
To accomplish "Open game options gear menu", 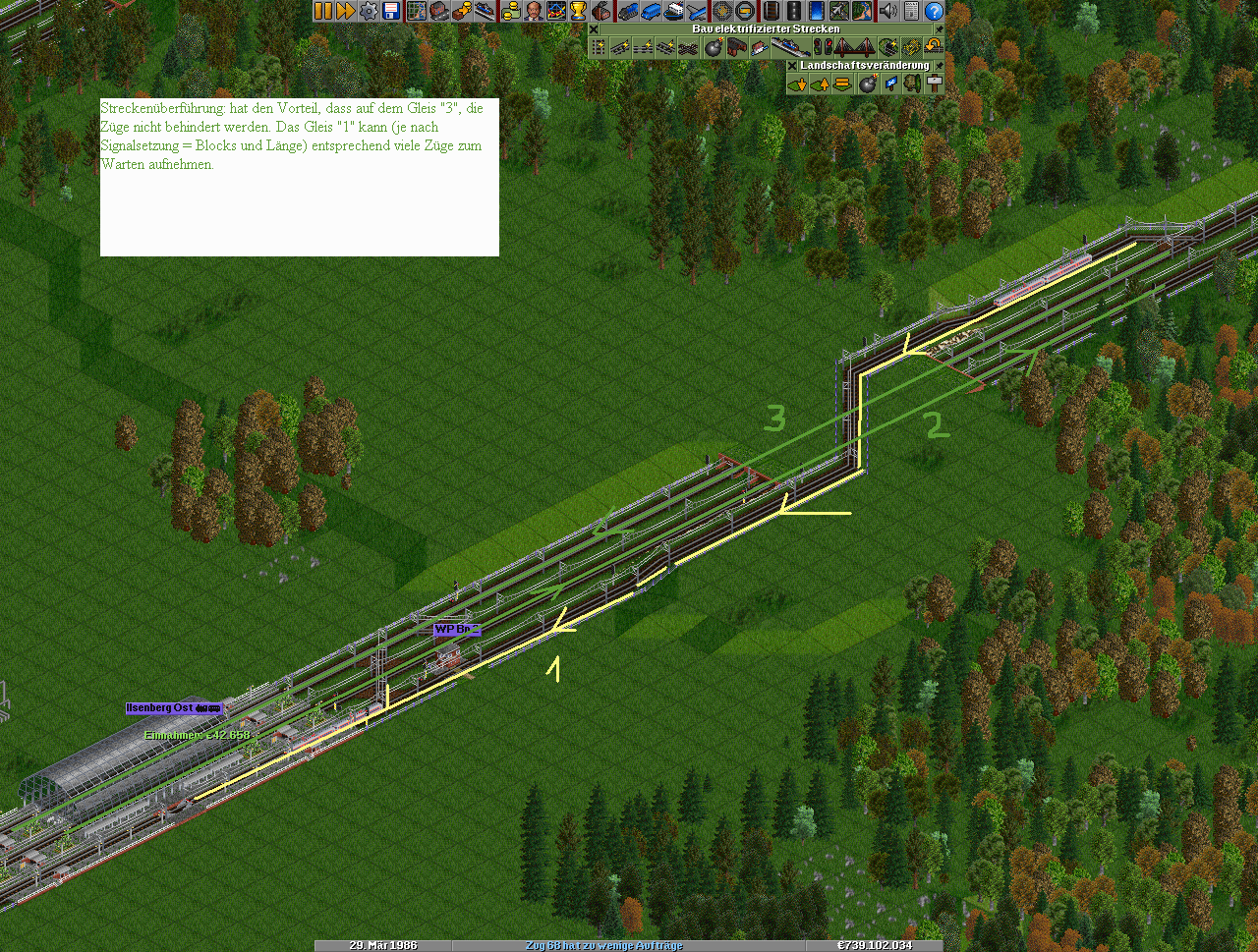I will (x=369, y=11).
